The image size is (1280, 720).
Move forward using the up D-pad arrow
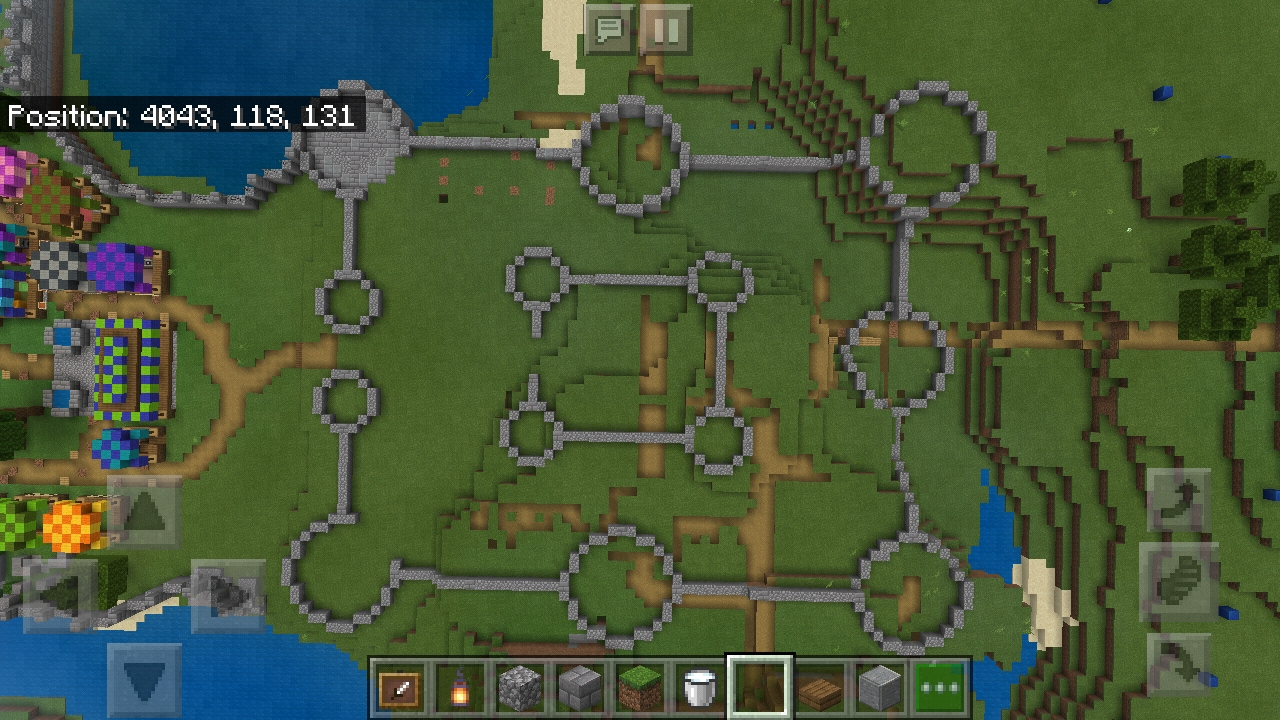coord(143,513)
